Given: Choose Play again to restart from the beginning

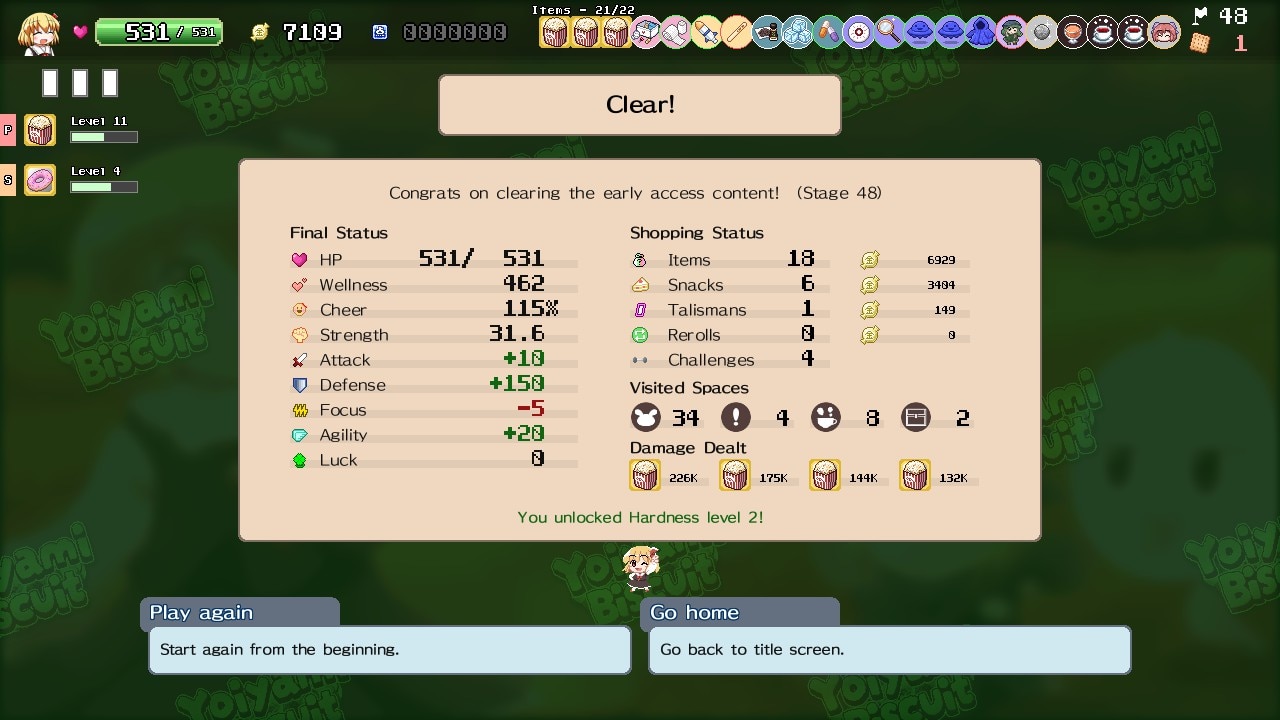Looking at the screenshot, I should 389,649.
